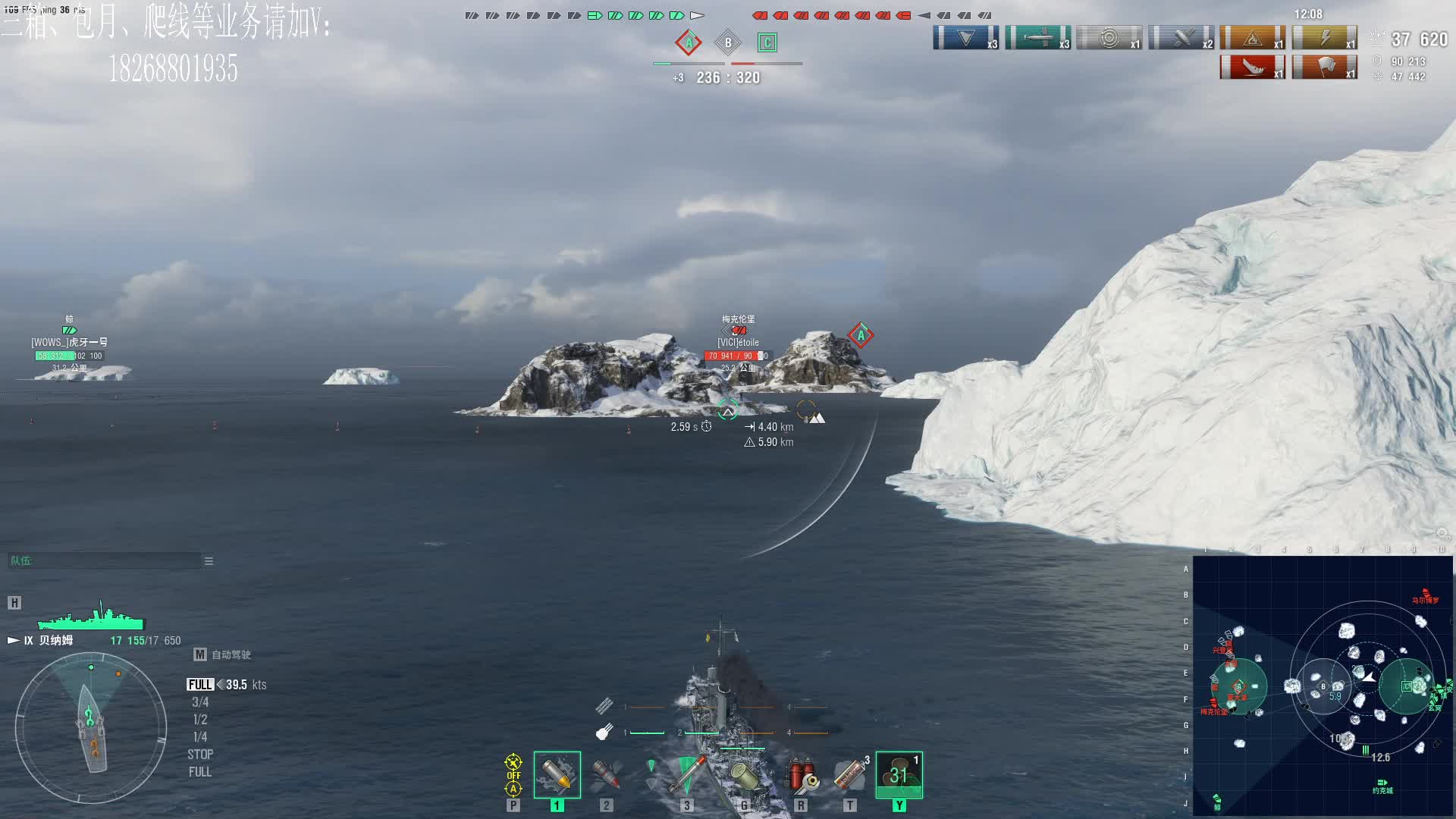Image resolution: width=1456 pixels, height=819 pixels.
Task: Click the team chat input field
Action: 105,561
